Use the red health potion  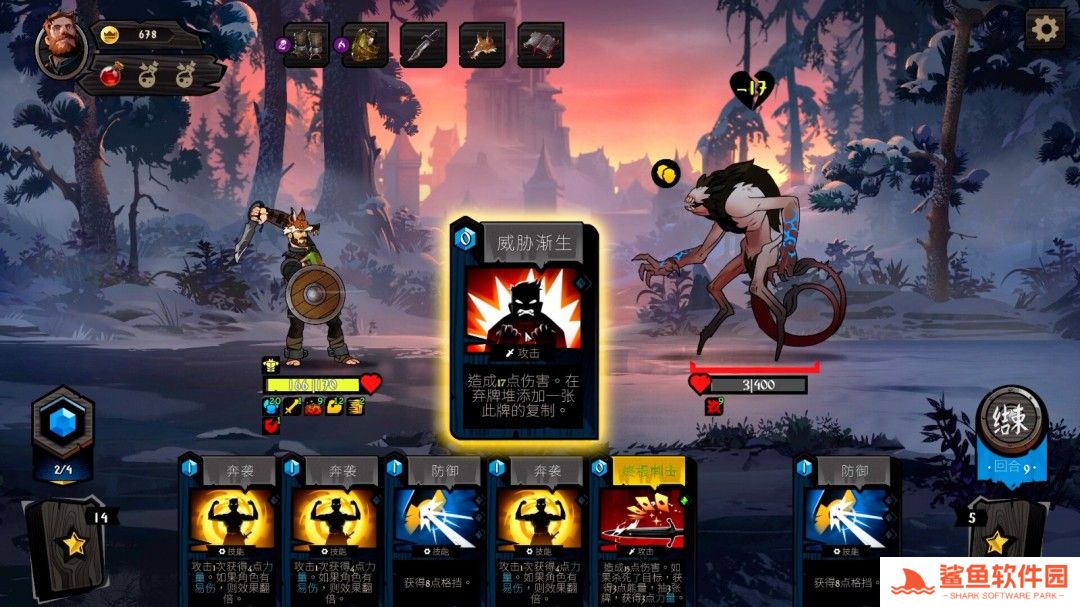[111, 75]
